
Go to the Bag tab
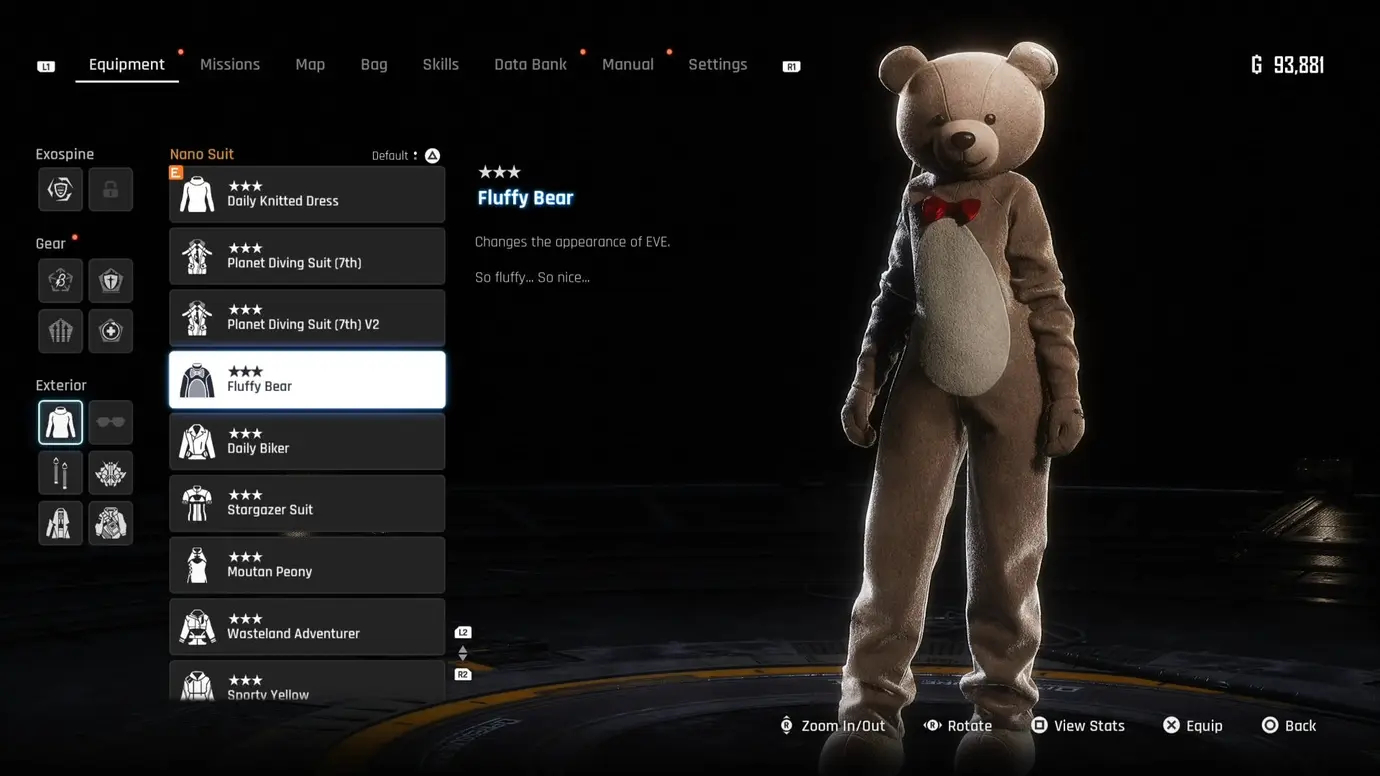tap(374, 65)
